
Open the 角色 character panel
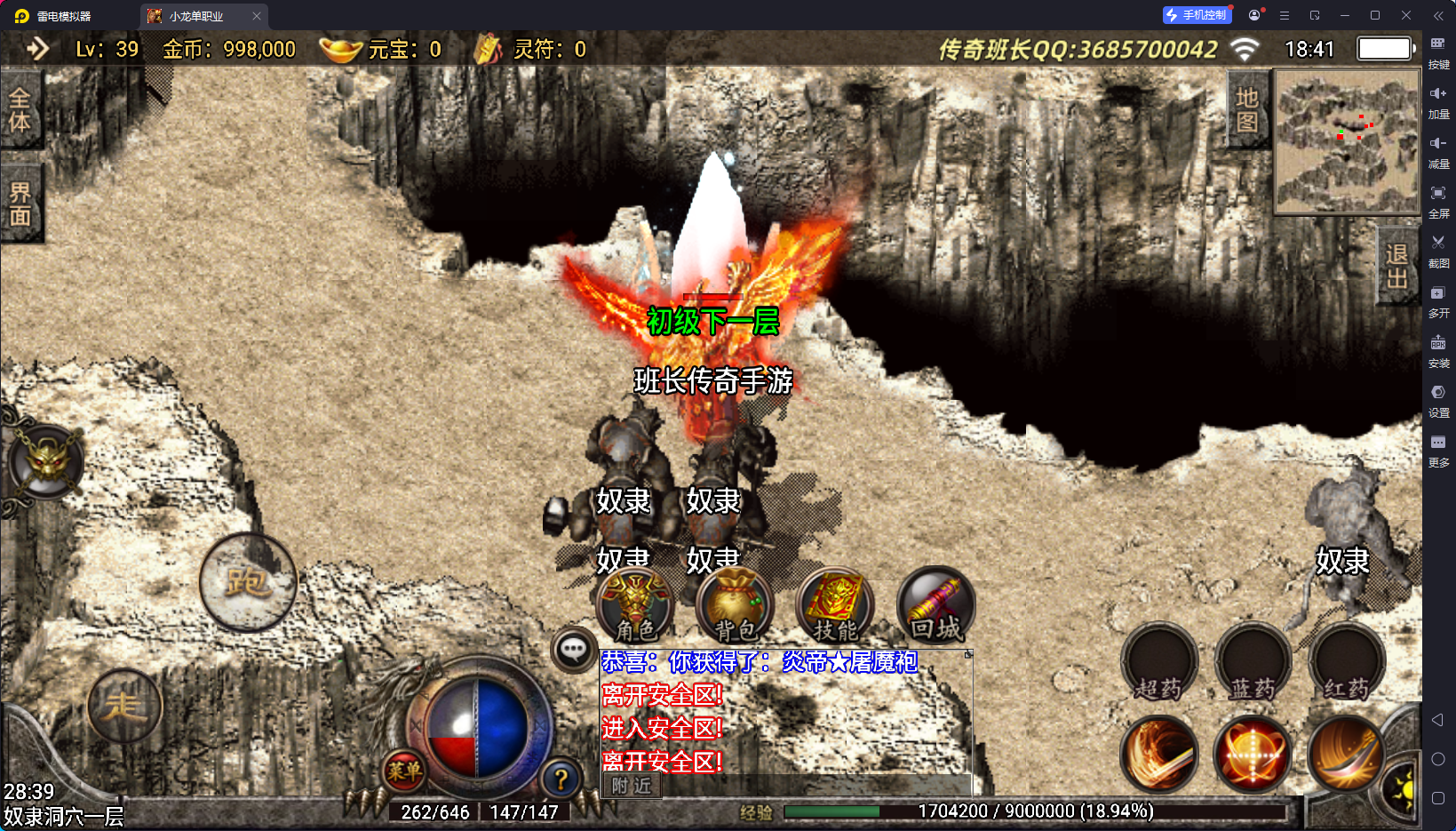pyautogui.click(x=635, y=606)
